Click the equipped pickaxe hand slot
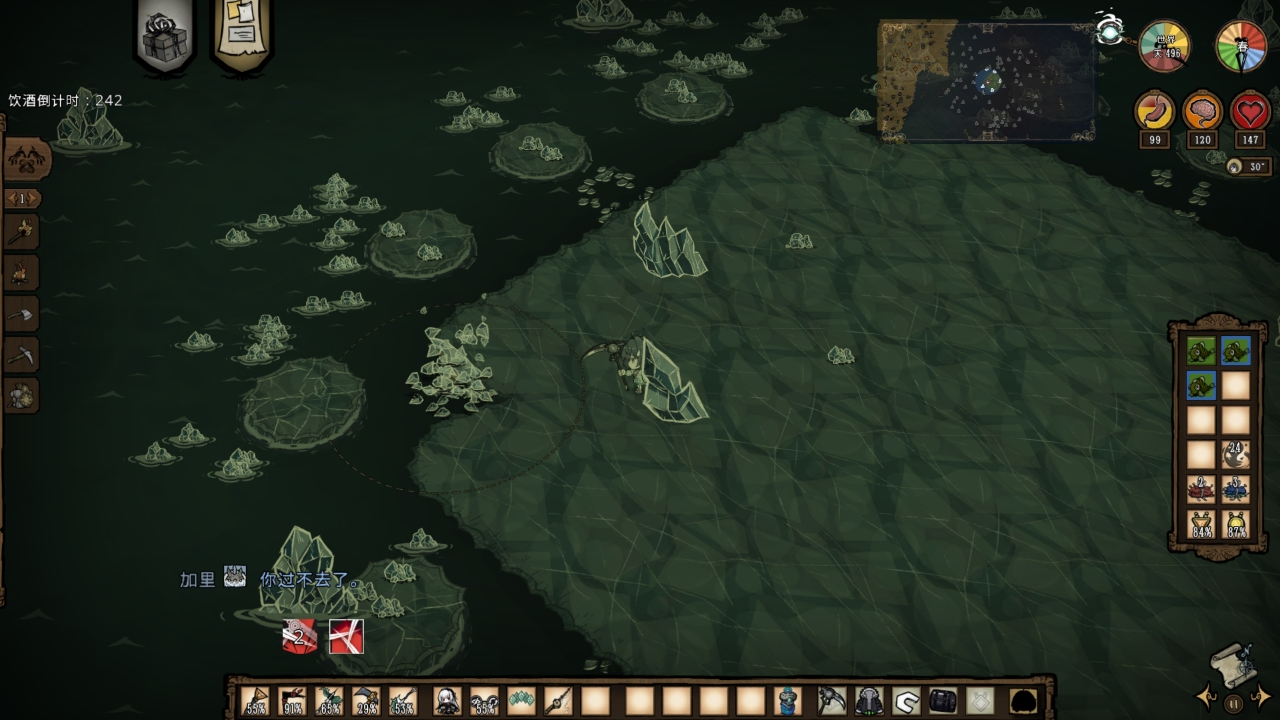The width and height of the screenshot is (1280, 720). (832, 701)
